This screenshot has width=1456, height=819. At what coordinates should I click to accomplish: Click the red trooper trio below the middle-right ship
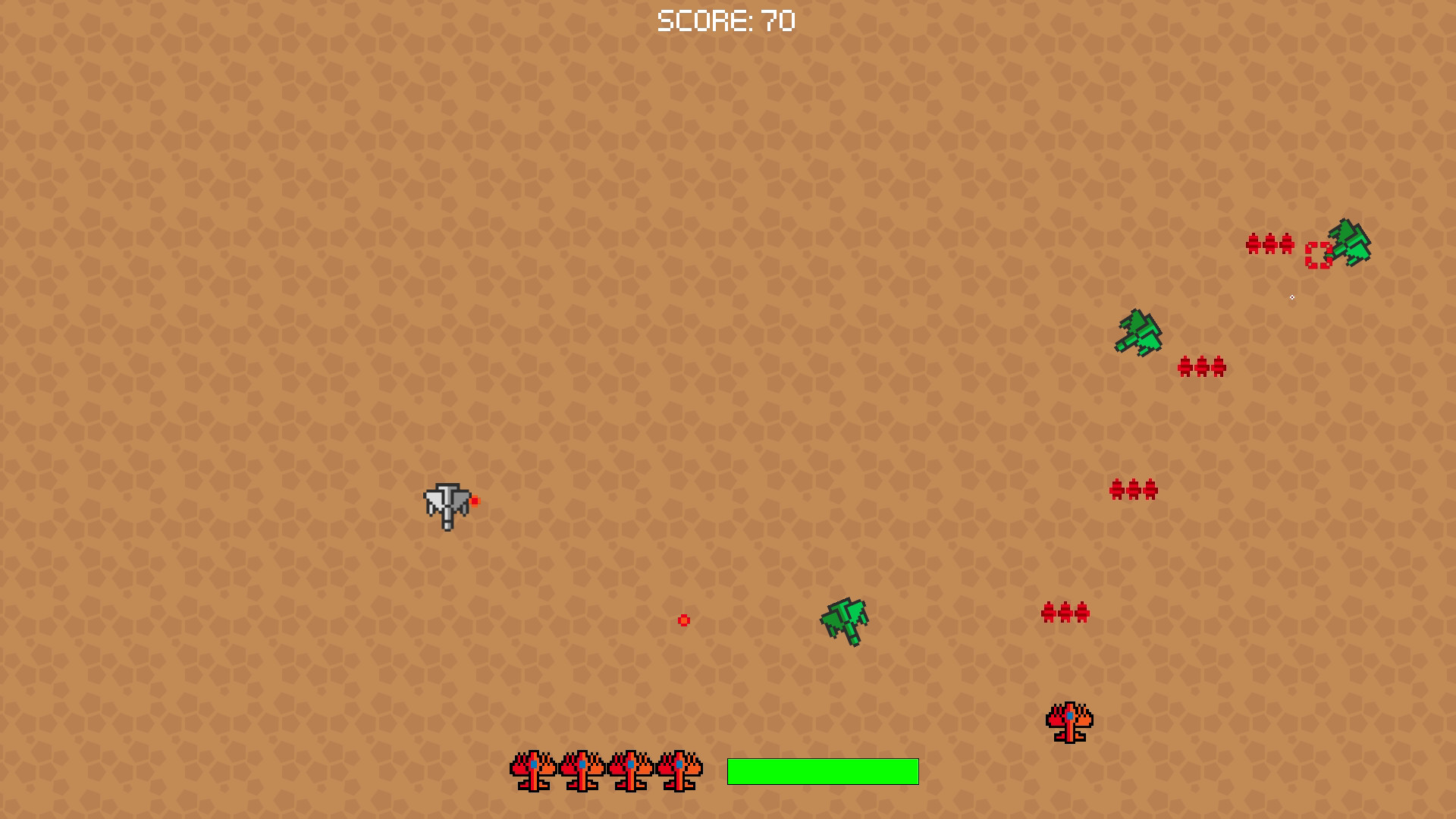[x=1202, y=366]
